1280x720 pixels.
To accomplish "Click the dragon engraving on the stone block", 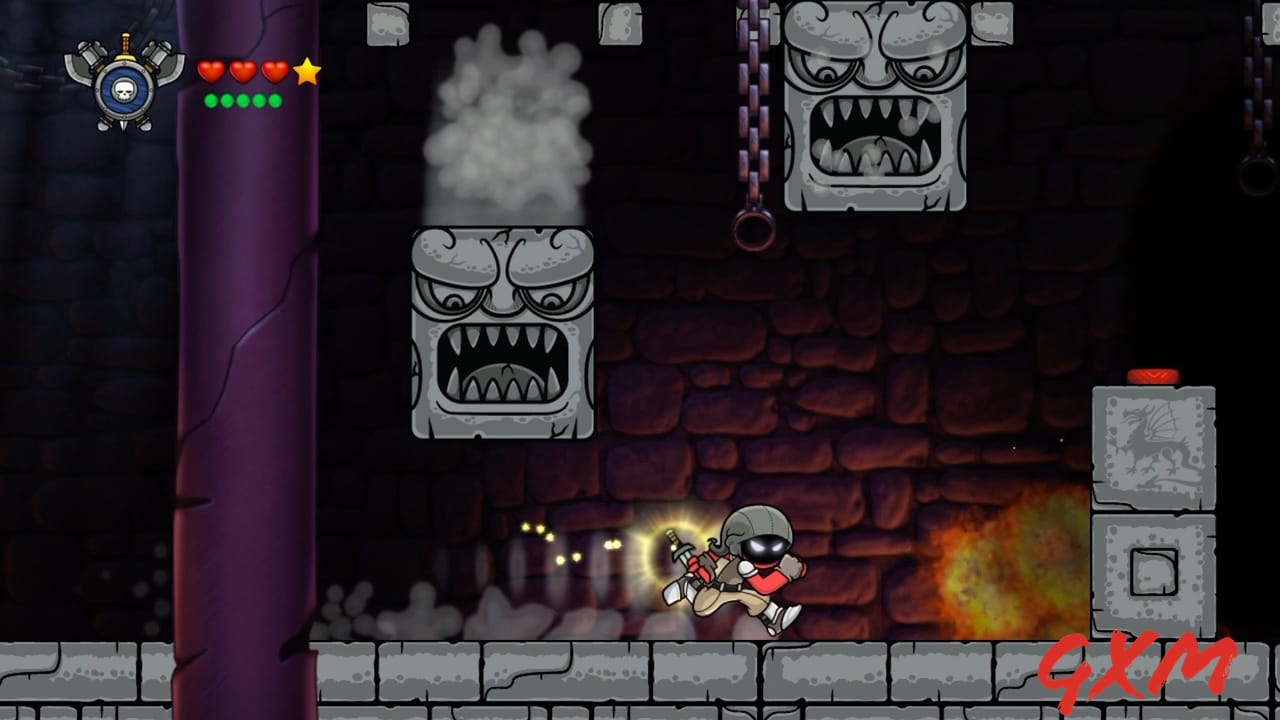I will (x=1152, y=440).
